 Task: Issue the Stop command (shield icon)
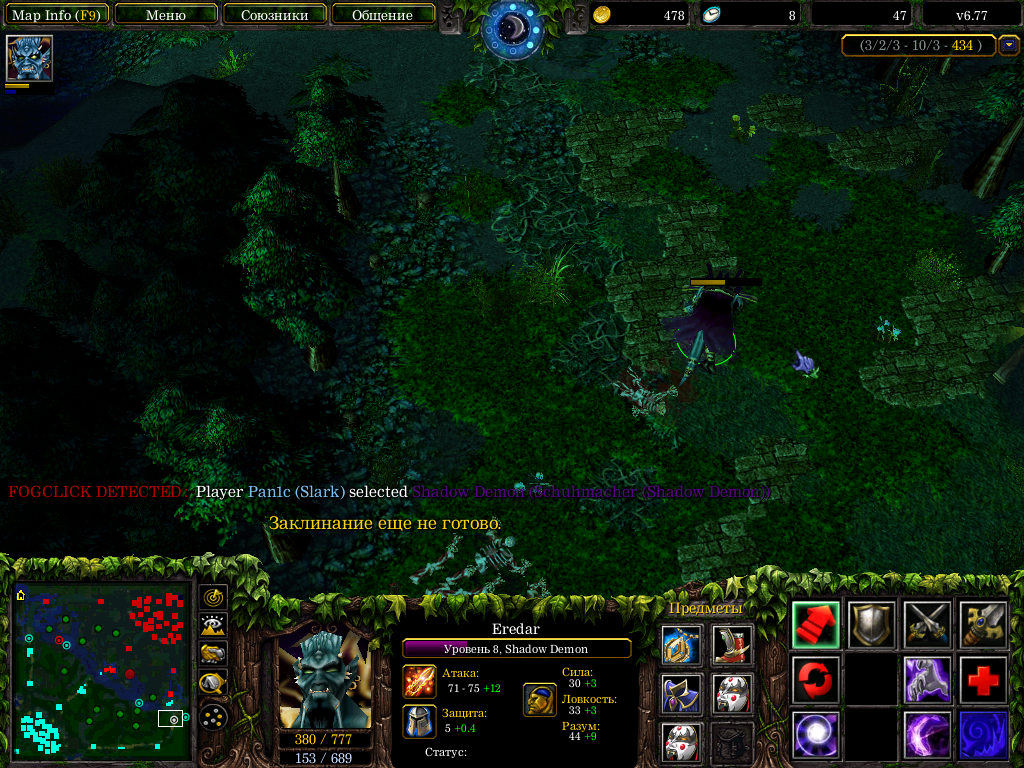[871, 625]
